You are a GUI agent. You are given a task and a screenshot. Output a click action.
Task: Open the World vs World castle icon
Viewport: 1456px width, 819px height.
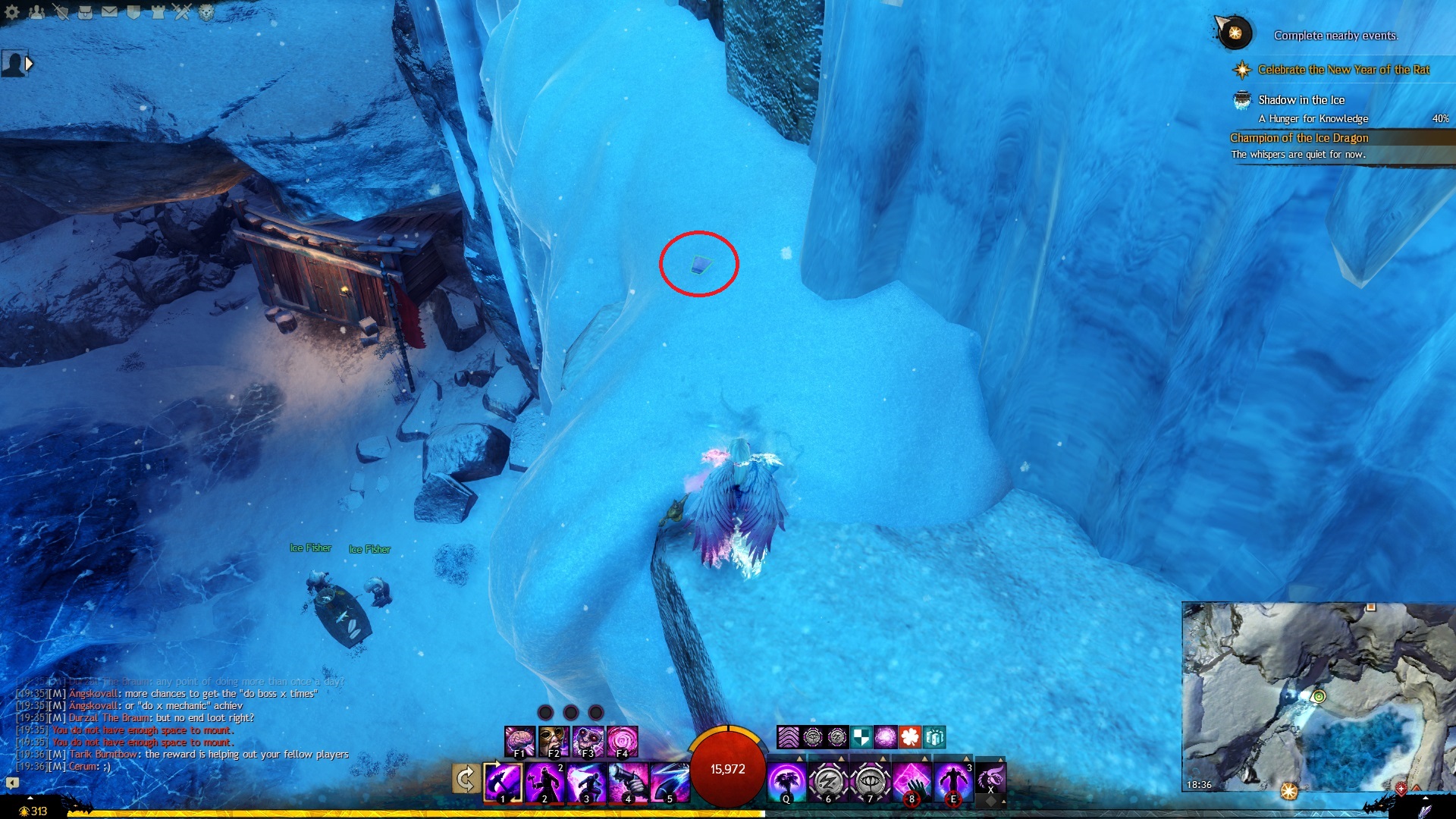(158, 11)
